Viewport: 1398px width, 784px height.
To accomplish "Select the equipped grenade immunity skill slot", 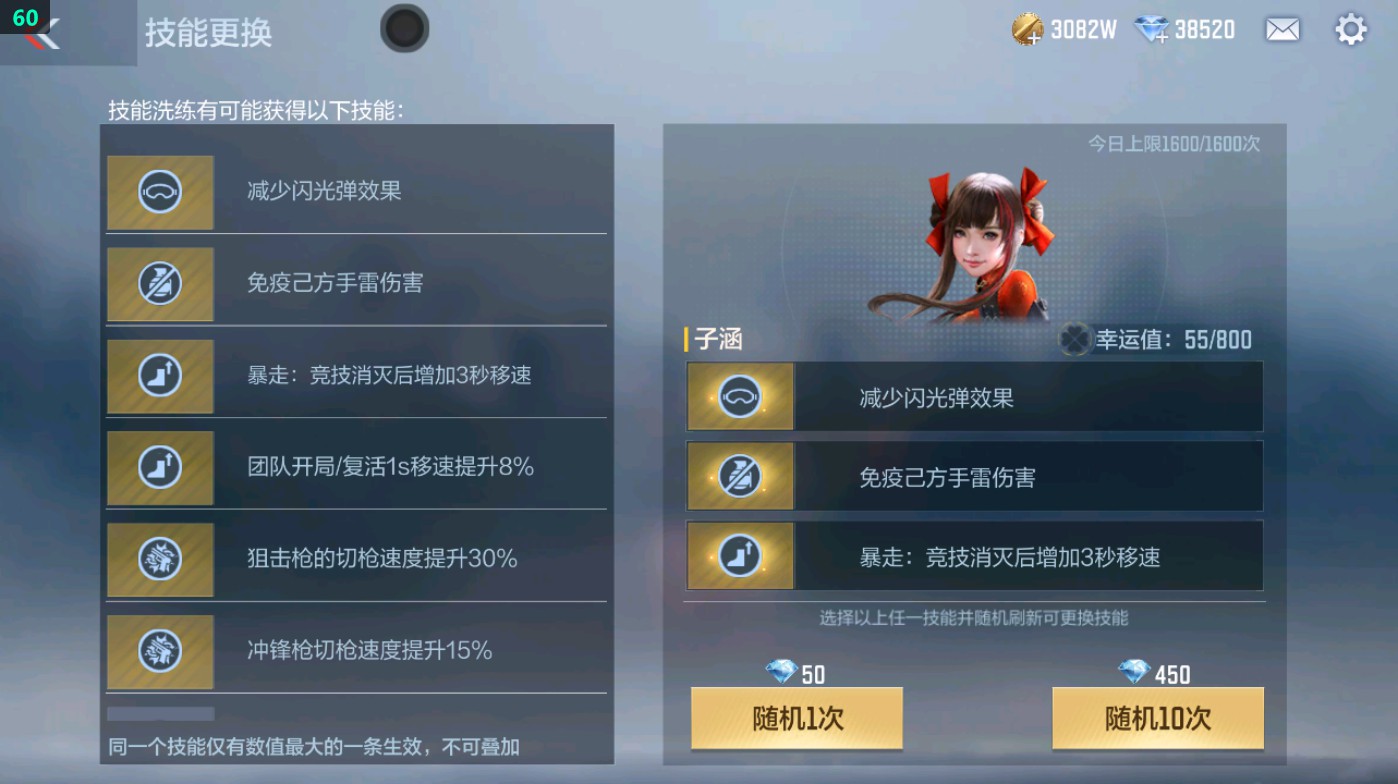I will pos(975,476).
